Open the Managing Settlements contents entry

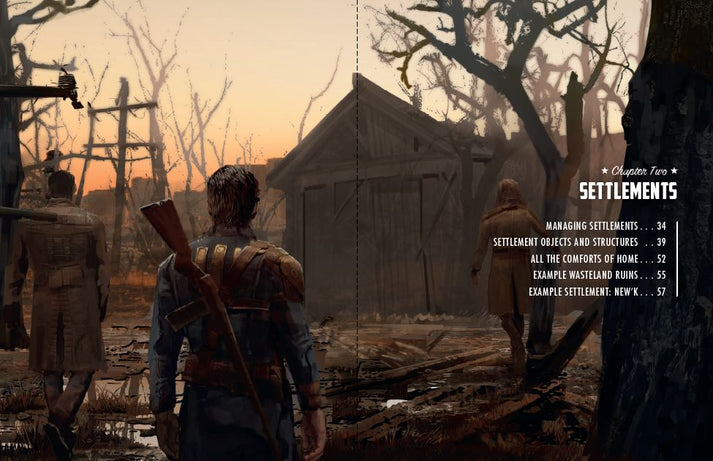tap(605, 227)
